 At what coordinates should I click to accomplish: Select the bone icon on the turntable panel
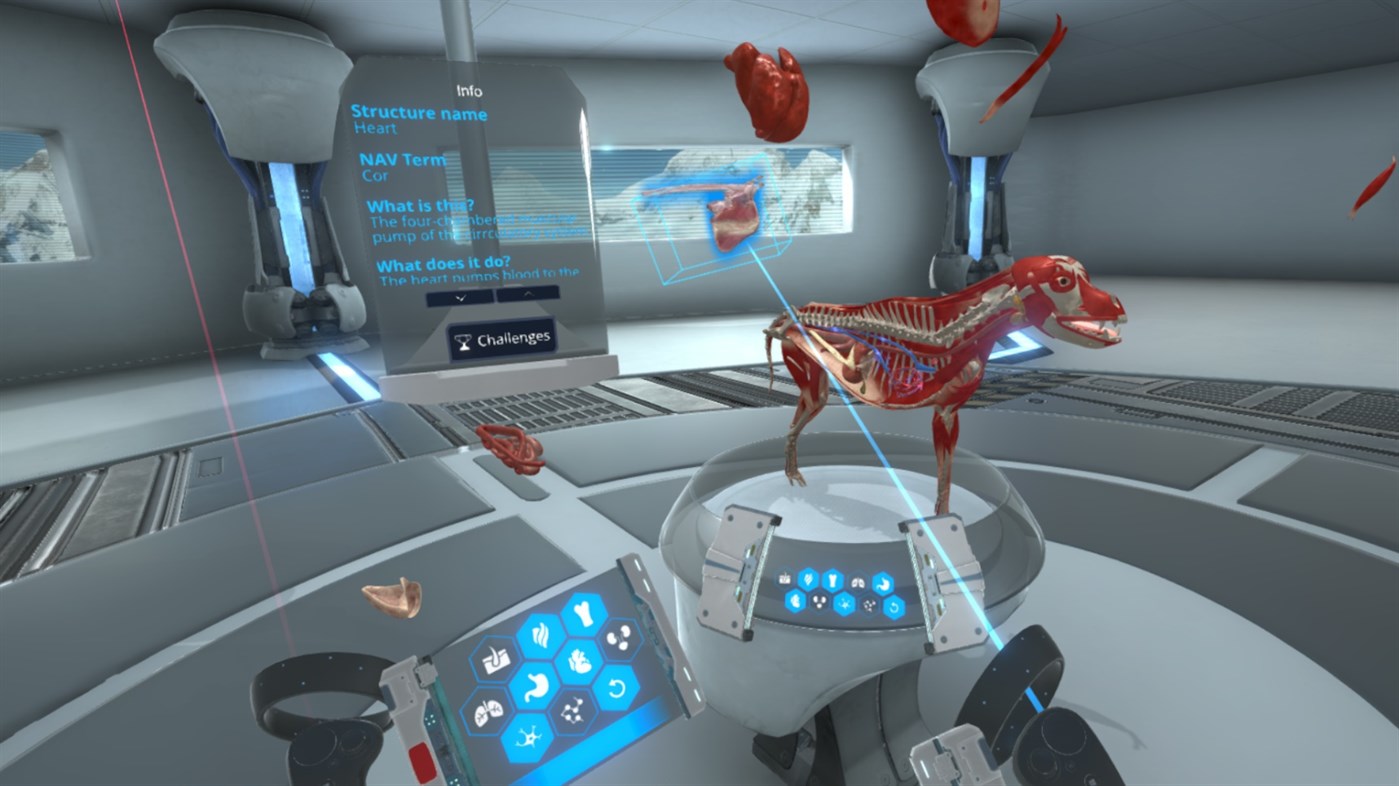click(x=834, y=581)
